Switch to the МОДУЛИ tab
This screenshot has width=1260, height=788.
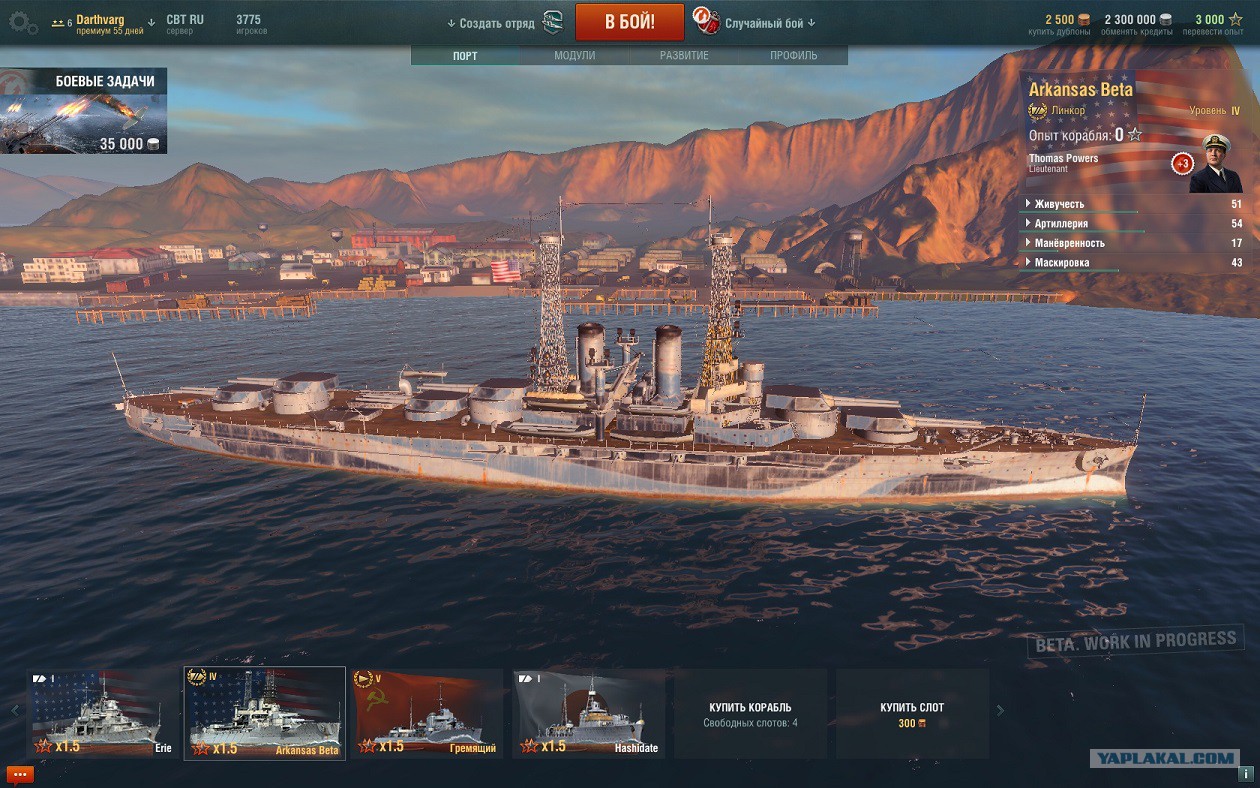coord(574,56)
